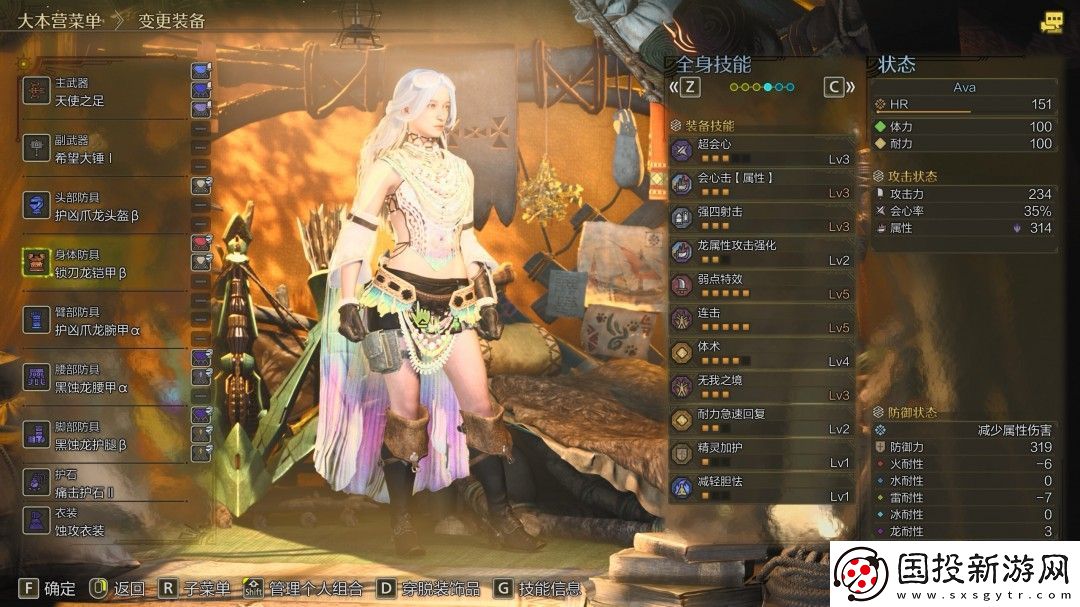Select the 精灵加护 skill entry
This screenshot has width=1080, height=607.
[x=762, y=455]
